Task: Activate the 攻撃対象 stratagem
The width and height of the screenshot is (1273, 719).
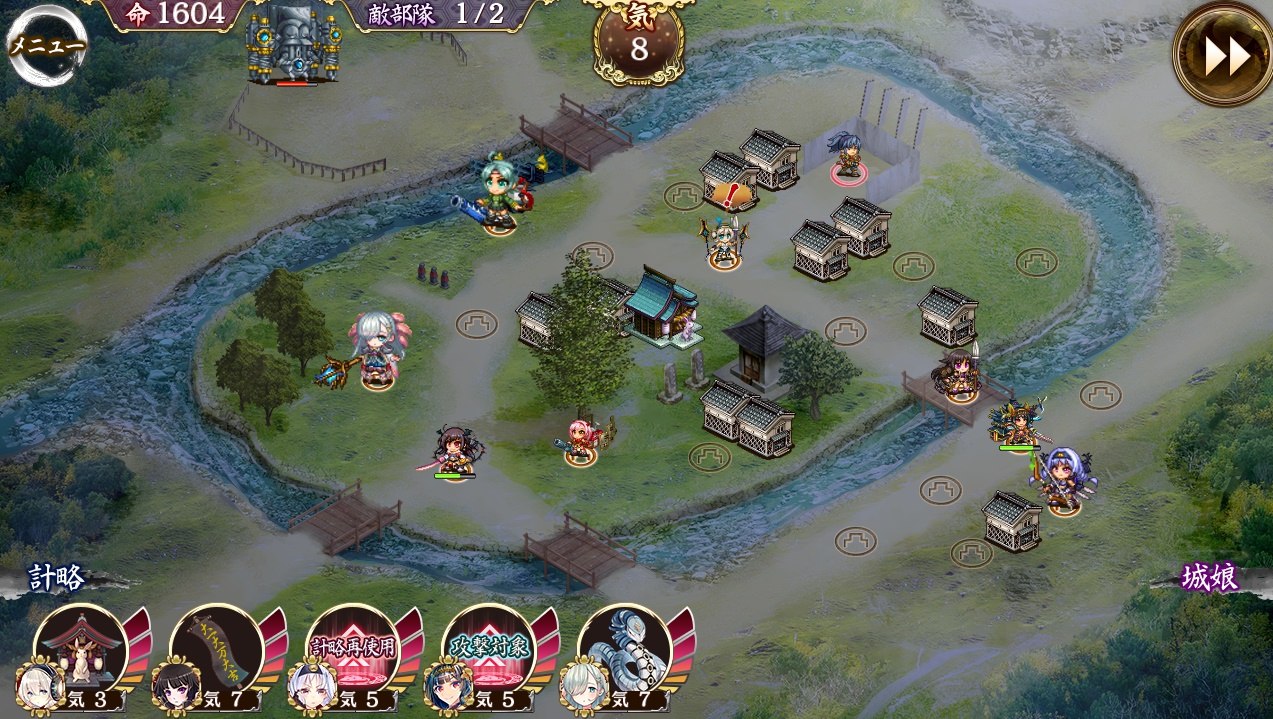Action: [x=488, y=650]
